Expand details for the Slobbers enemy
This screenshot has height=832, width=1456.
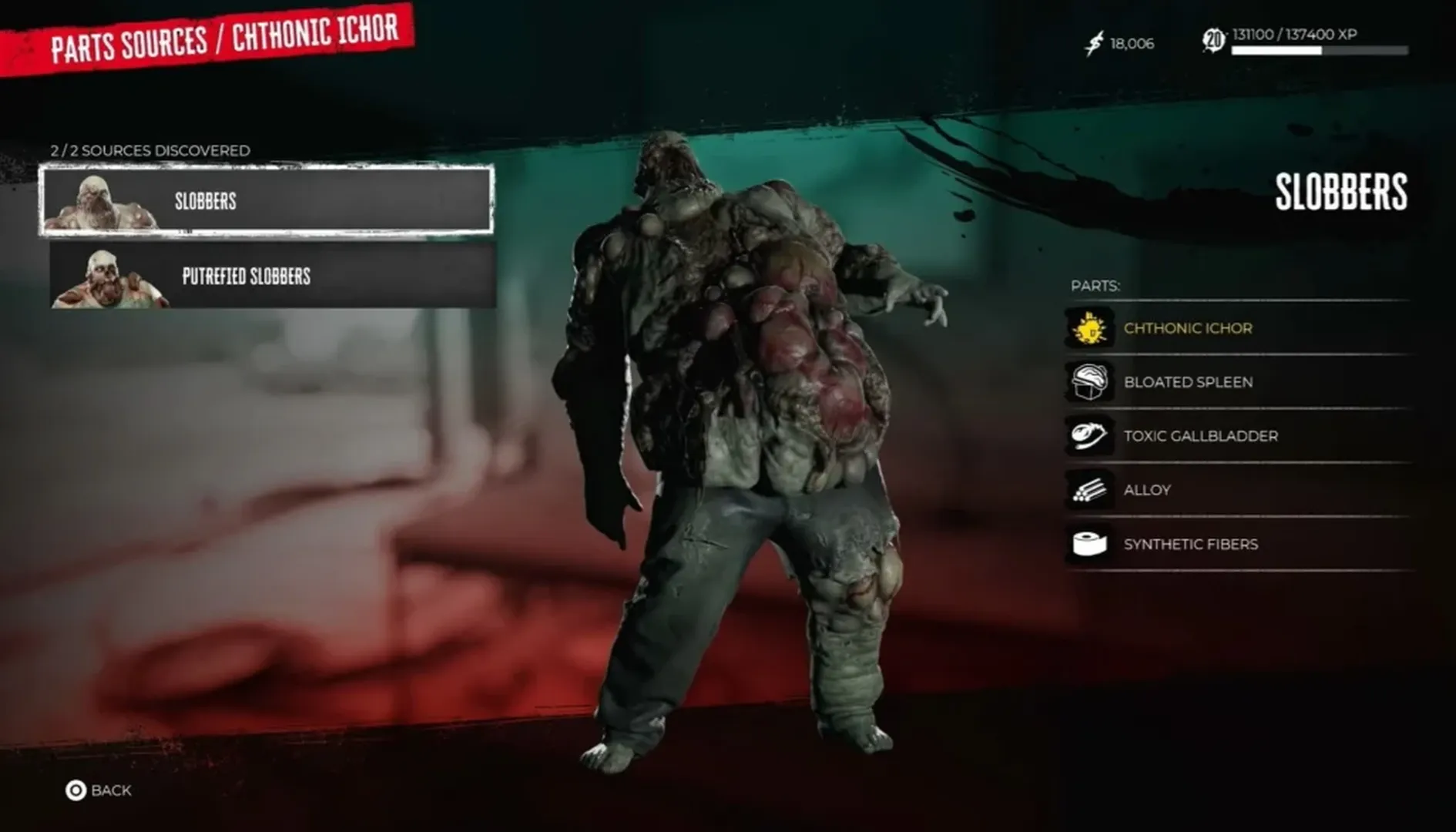(270, 201)
